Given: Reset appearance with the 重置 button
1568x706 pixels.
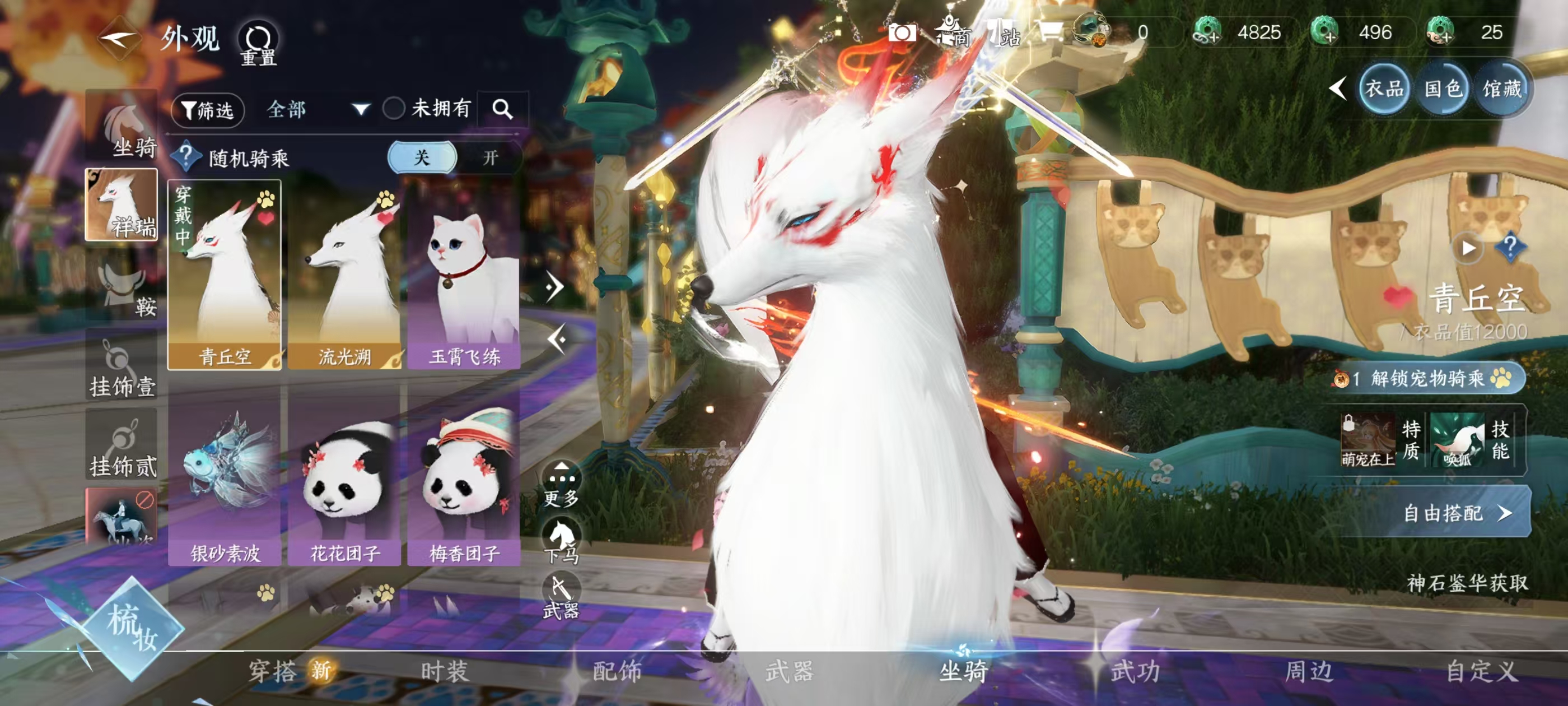Looking at the screenshot, I should [258, 44].
